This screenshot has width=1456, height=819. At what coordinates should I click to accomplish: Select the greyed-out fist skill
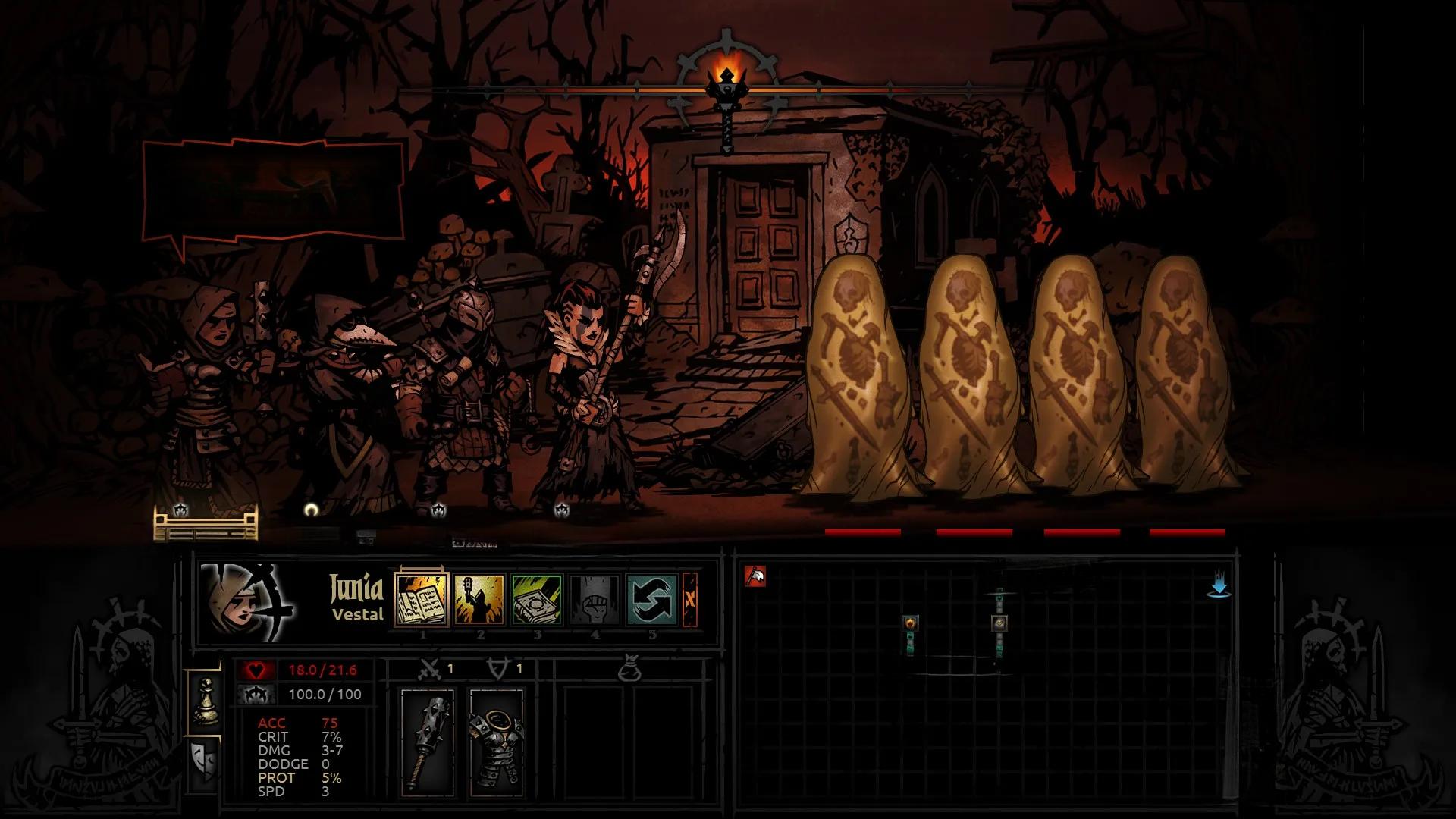(x=595, y=599)
